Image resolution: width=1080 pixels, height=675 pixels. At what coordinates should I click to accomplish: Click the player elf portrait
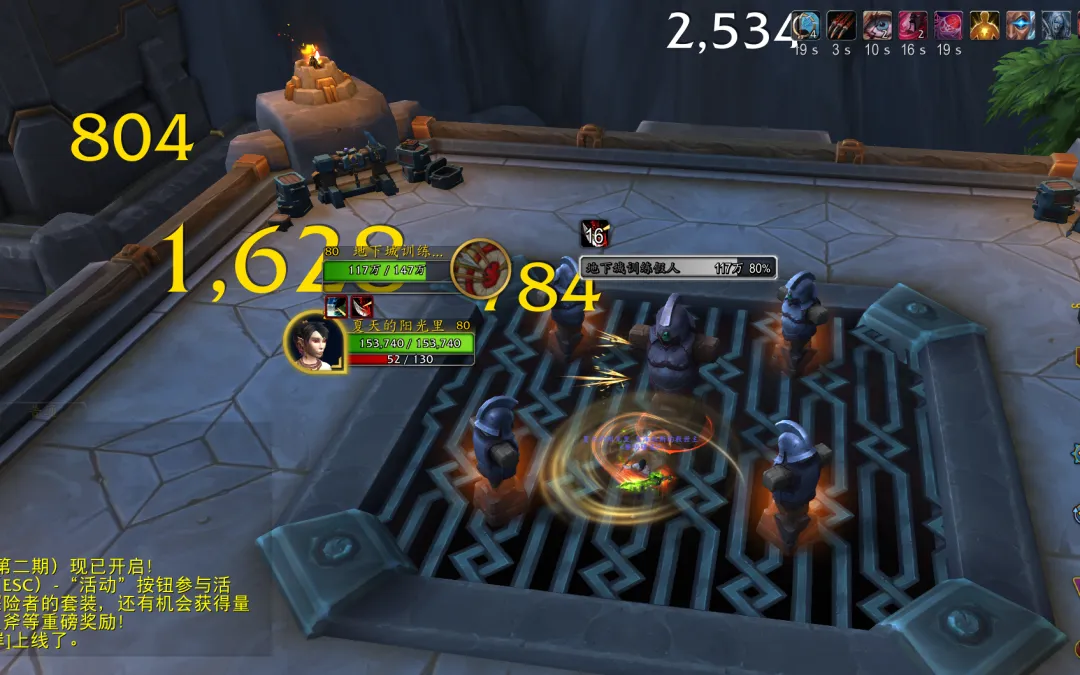tap(314, 342)
